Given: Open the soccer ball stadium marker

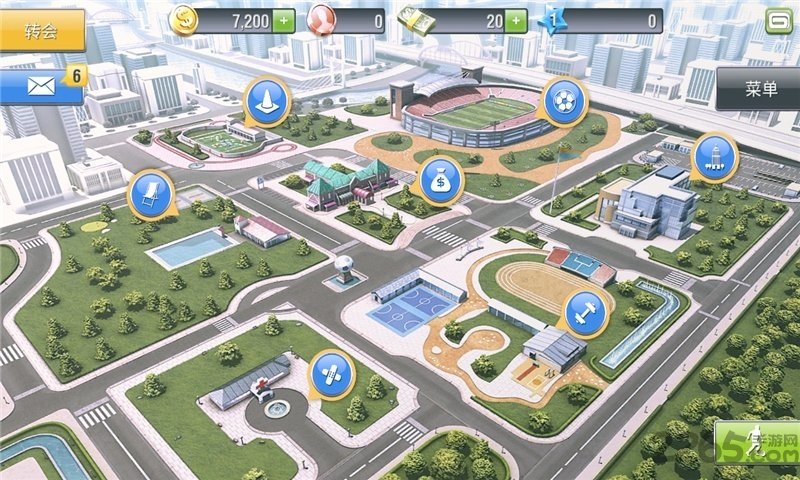Looking at the screenshot, I should [564, 101].
